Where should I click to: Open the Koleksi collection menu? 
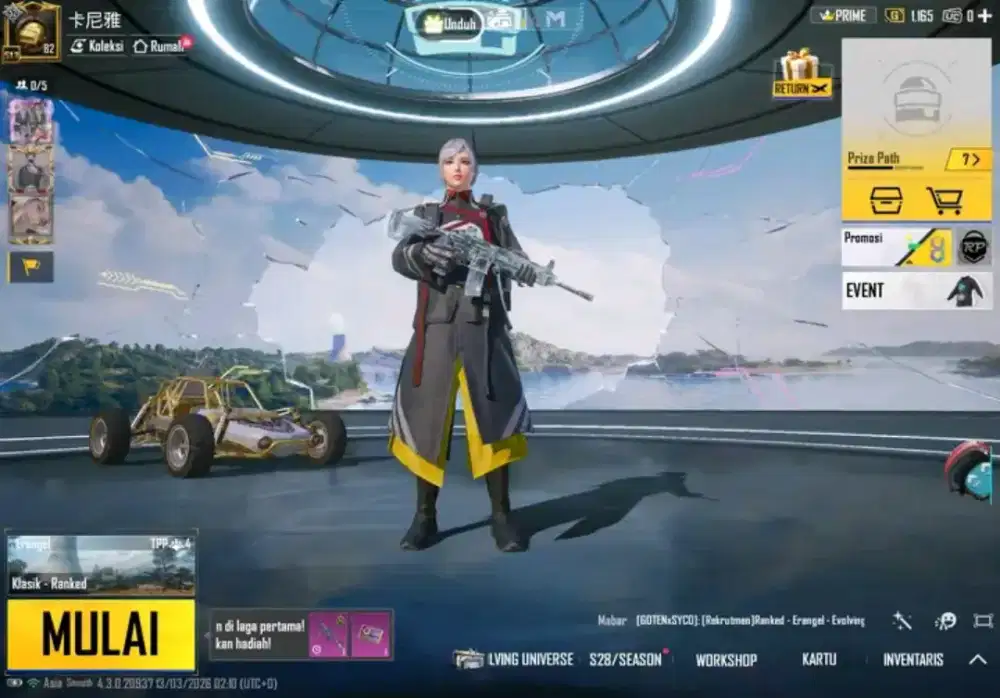pyautogui.click(x=97, y=46)
